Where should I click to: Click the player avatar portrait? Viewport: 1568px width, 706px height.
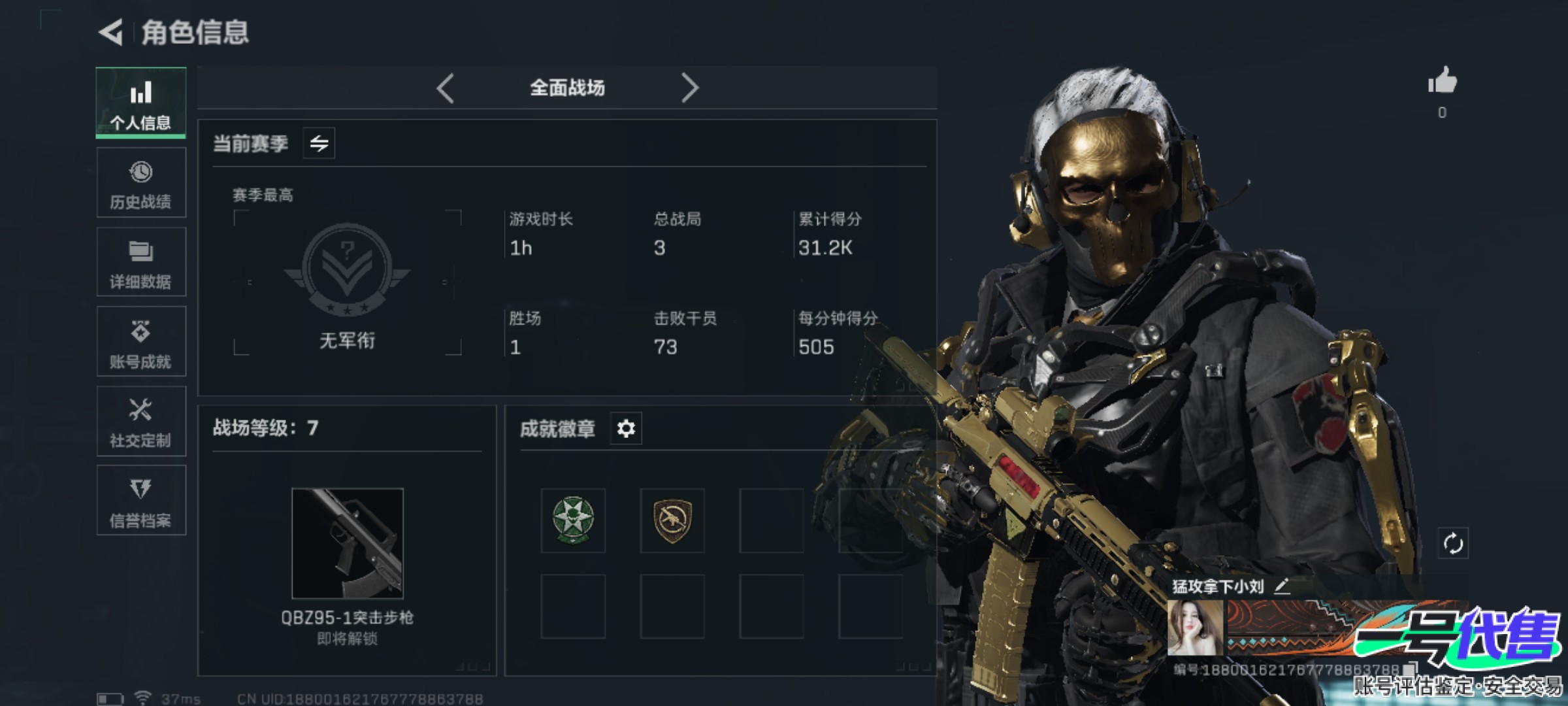[x=1195, y=628]
